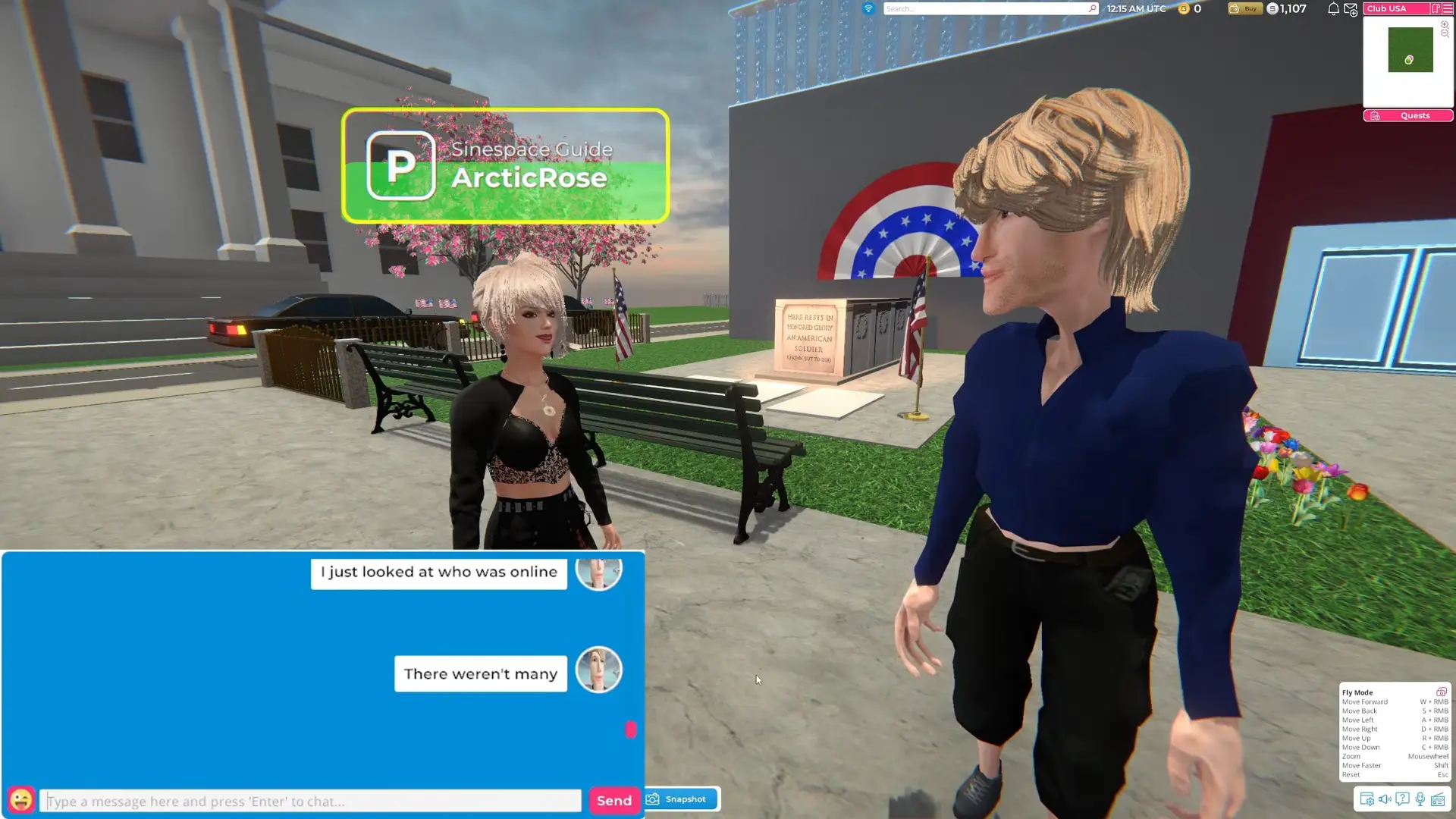1456x819 pixels.
Task: Open the hamburger menu beside Club USA
Action: point(1448,8)
